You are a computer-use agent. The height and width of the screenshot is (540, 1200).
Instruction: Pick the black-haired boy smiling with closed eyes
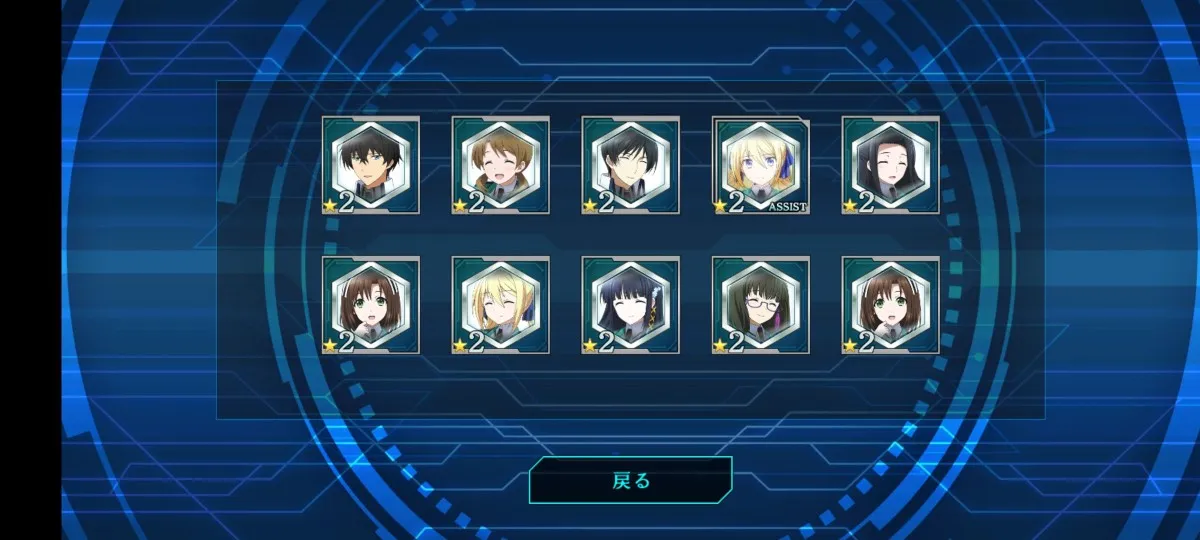tap(631, 165)
